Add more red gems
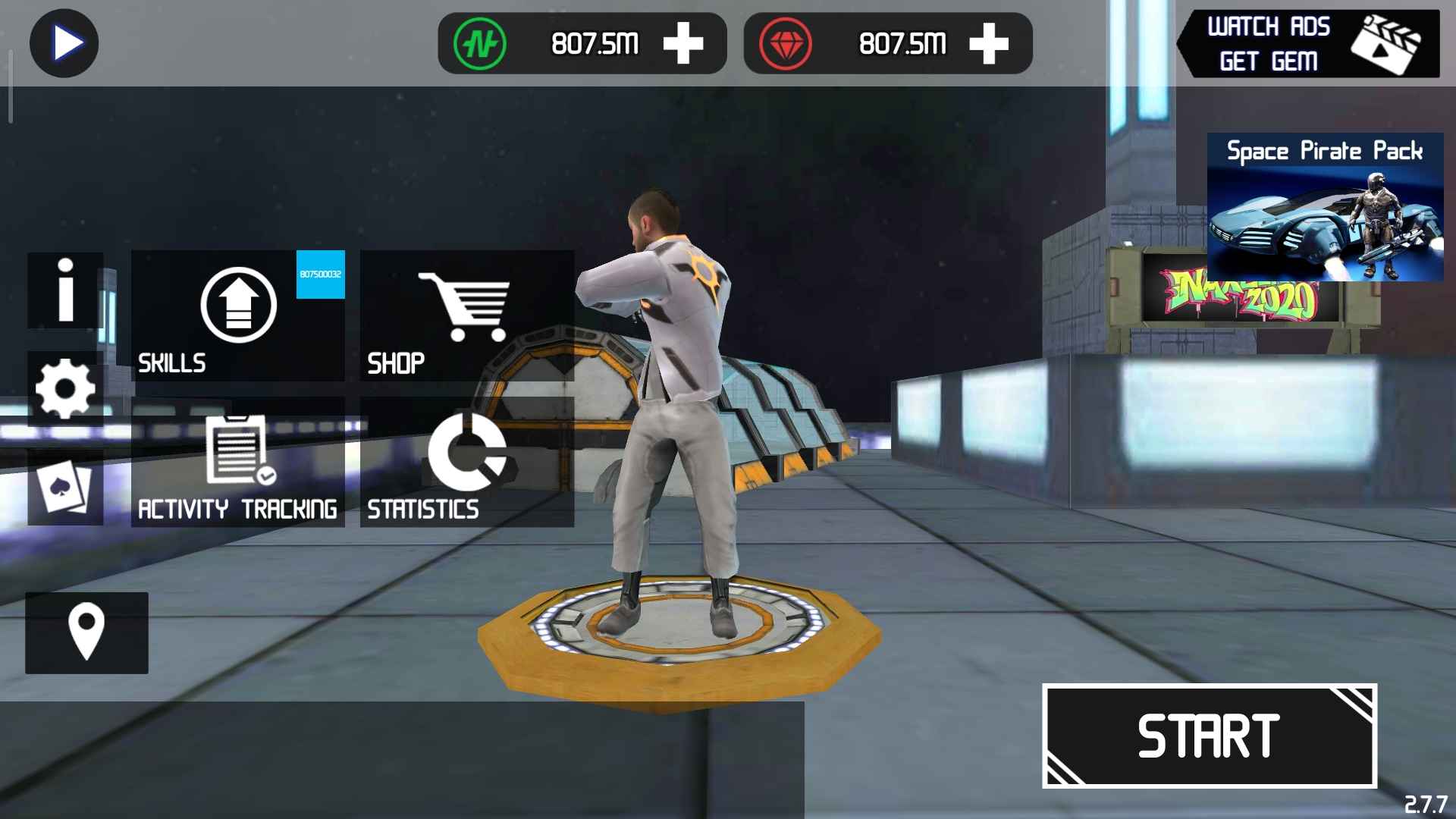The width and height of the screenshot is (1456, 819). pos(989,44)
